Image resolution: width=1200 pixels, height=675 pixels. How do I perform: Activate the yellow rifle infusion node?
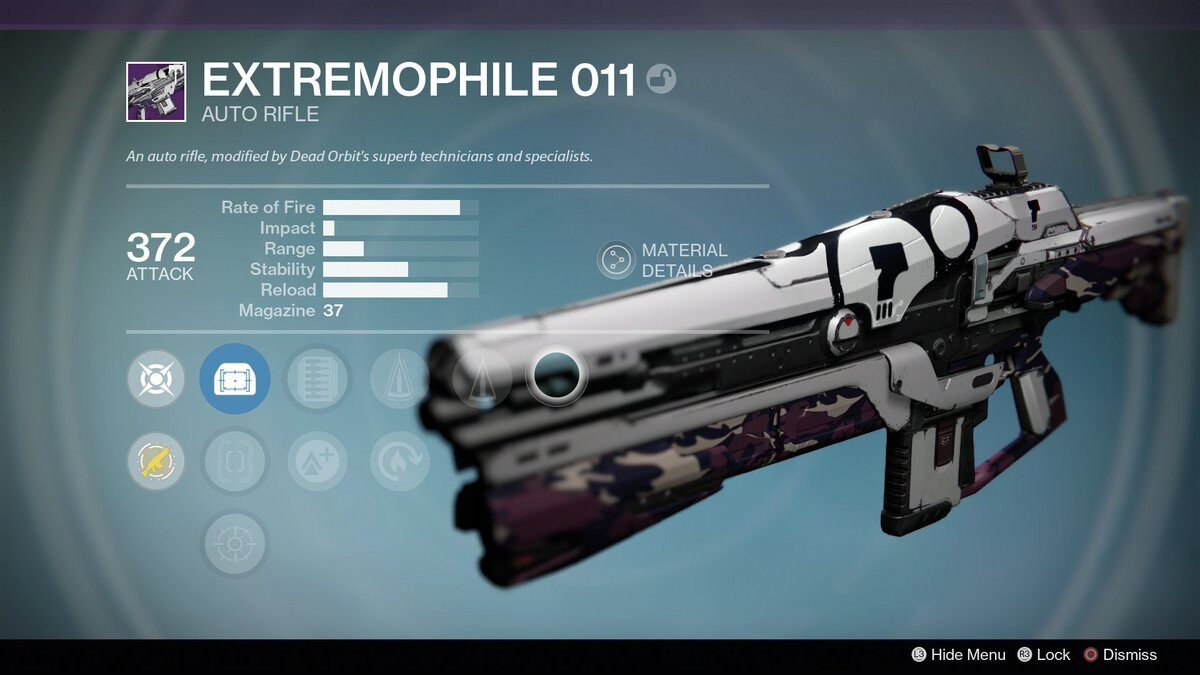point(156,461)
